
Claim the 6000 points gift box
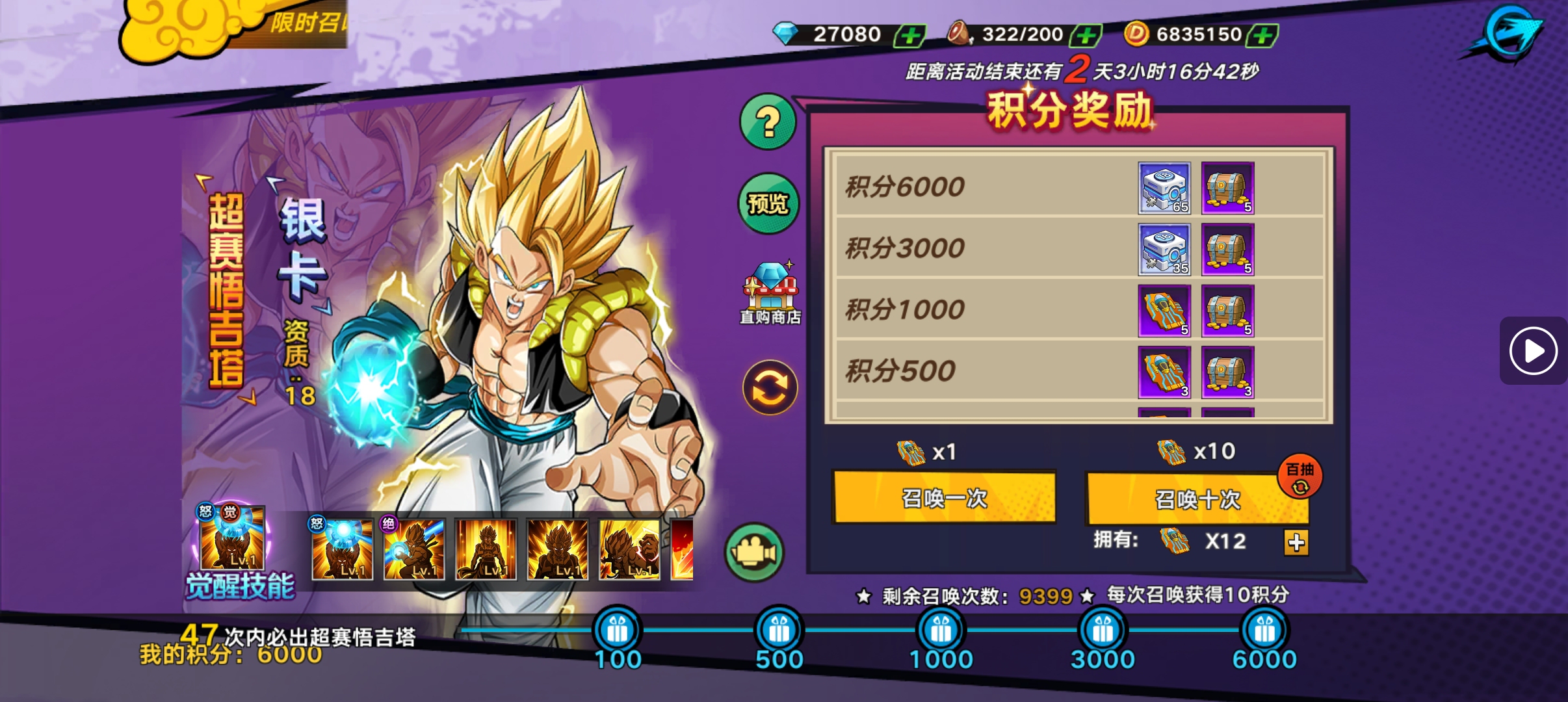pos(1264,630)
